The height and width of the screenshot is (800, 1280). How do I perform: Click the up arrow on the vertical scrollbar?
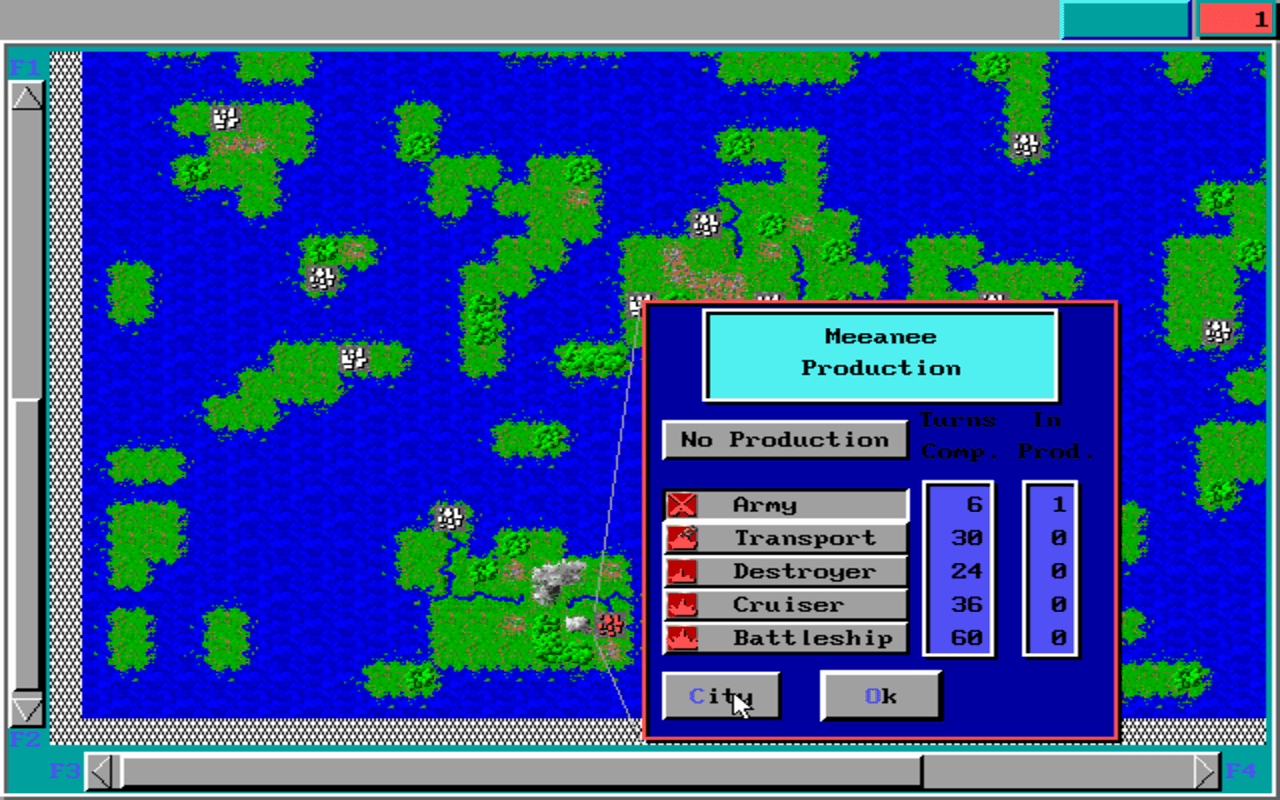click(29, 96)
